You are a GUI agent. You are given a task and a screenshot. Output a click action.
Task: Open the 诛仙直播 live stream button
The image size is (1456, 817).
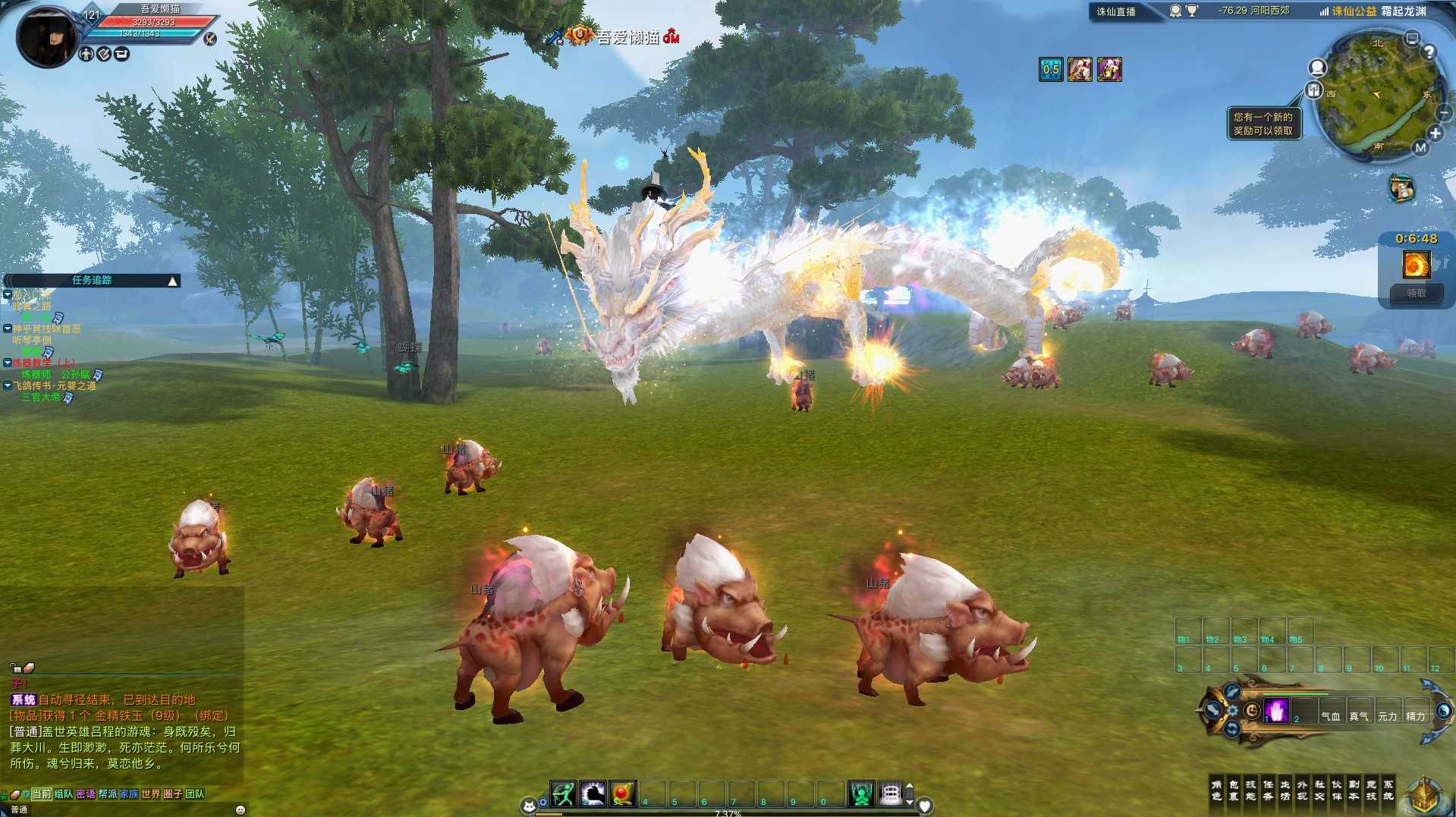pos(1115,11)
